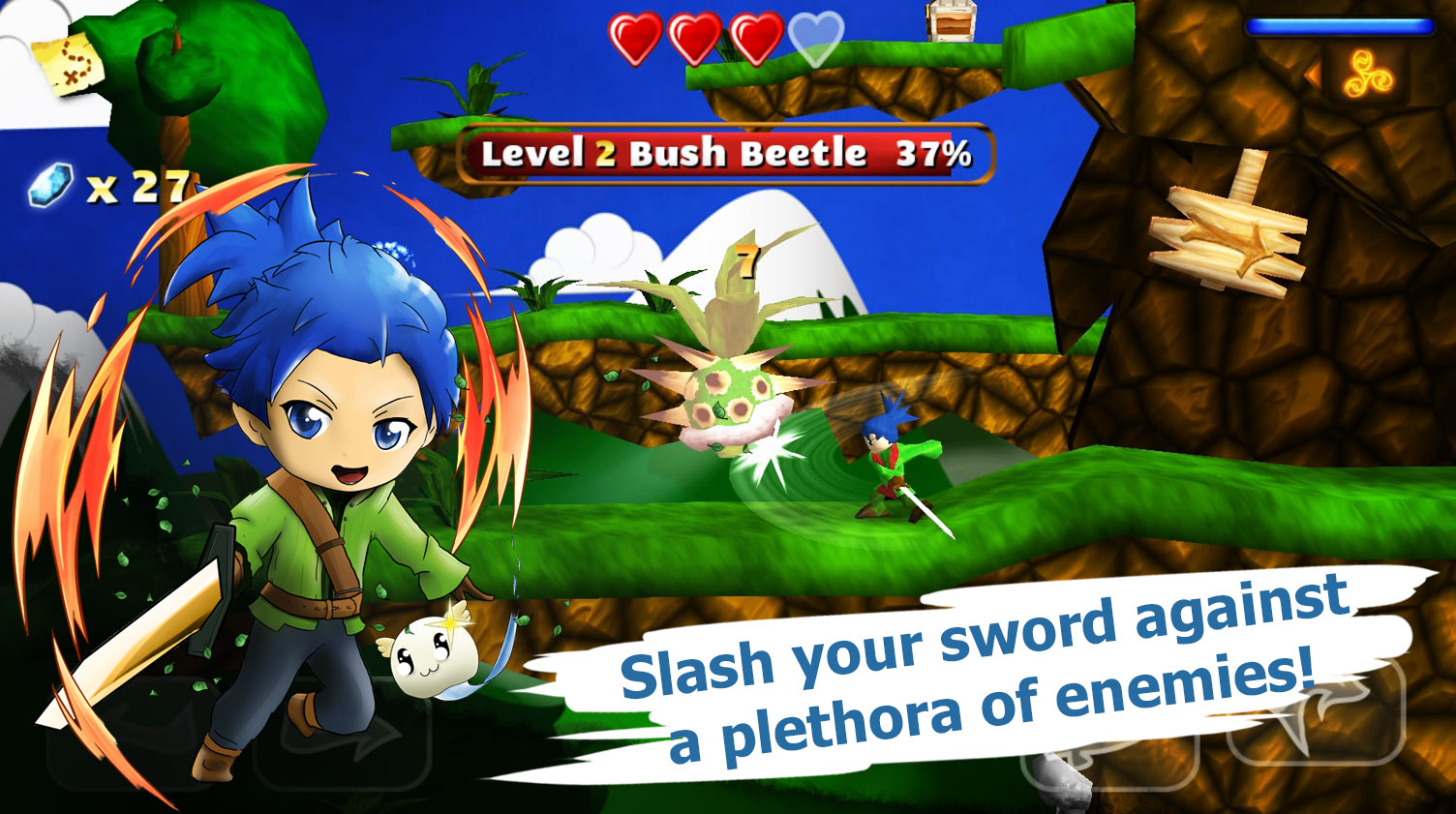The width and height of the screenshot is (1456, 814).
Task: Expand the spell panel via the small arrow
Action: pyautogui.click(x=1315, y=74)
